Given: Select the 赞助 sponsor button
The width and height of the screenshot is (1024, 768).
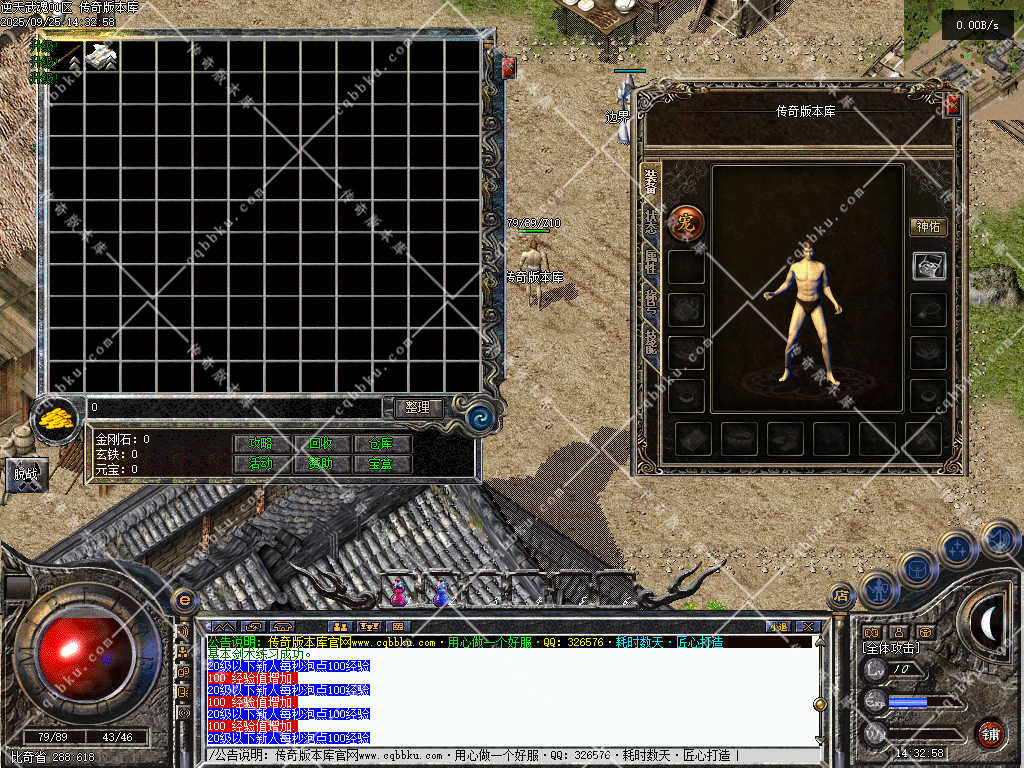Looking at the screenshot, I should tap(321, 464).
